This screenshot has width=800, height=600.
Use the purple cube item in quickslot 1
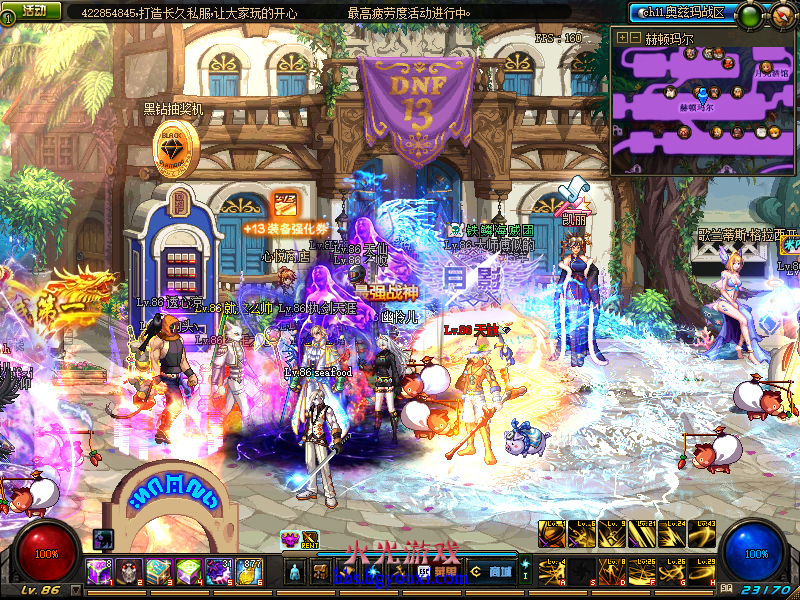[100, 572]
